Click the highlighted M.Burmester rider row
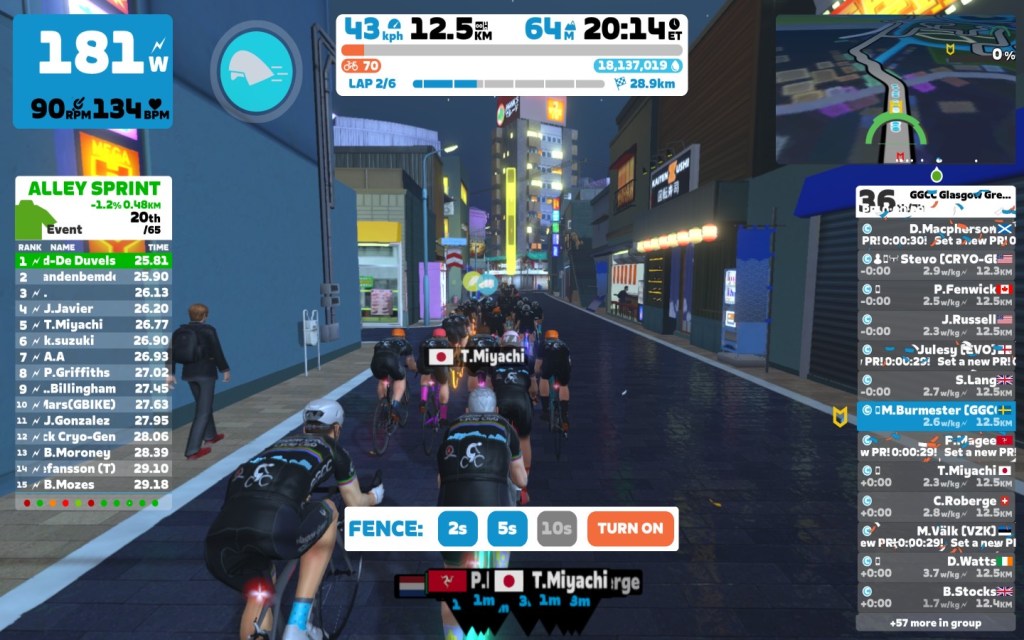Image resolution: width=1024 pixels, height=640 pixels. (936, 416)
